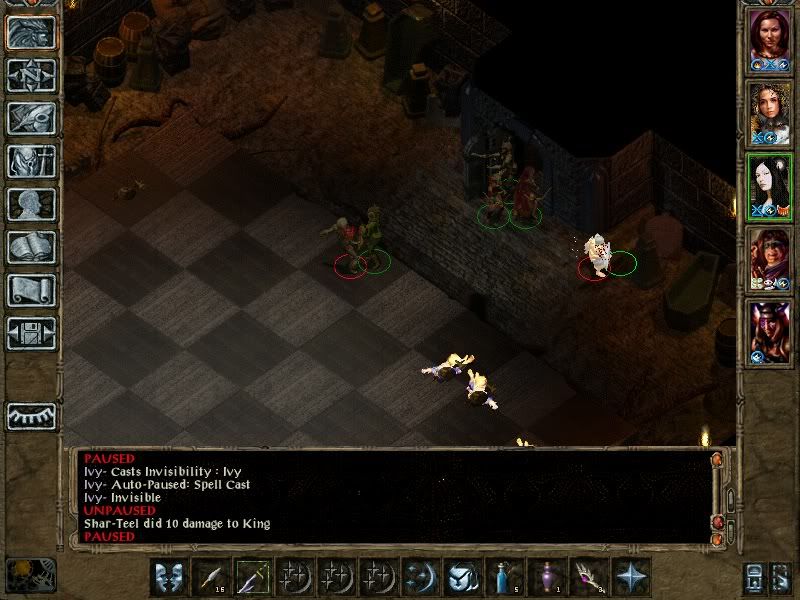
Task: Use the blue potion quick item
Action: coord(502,577)
